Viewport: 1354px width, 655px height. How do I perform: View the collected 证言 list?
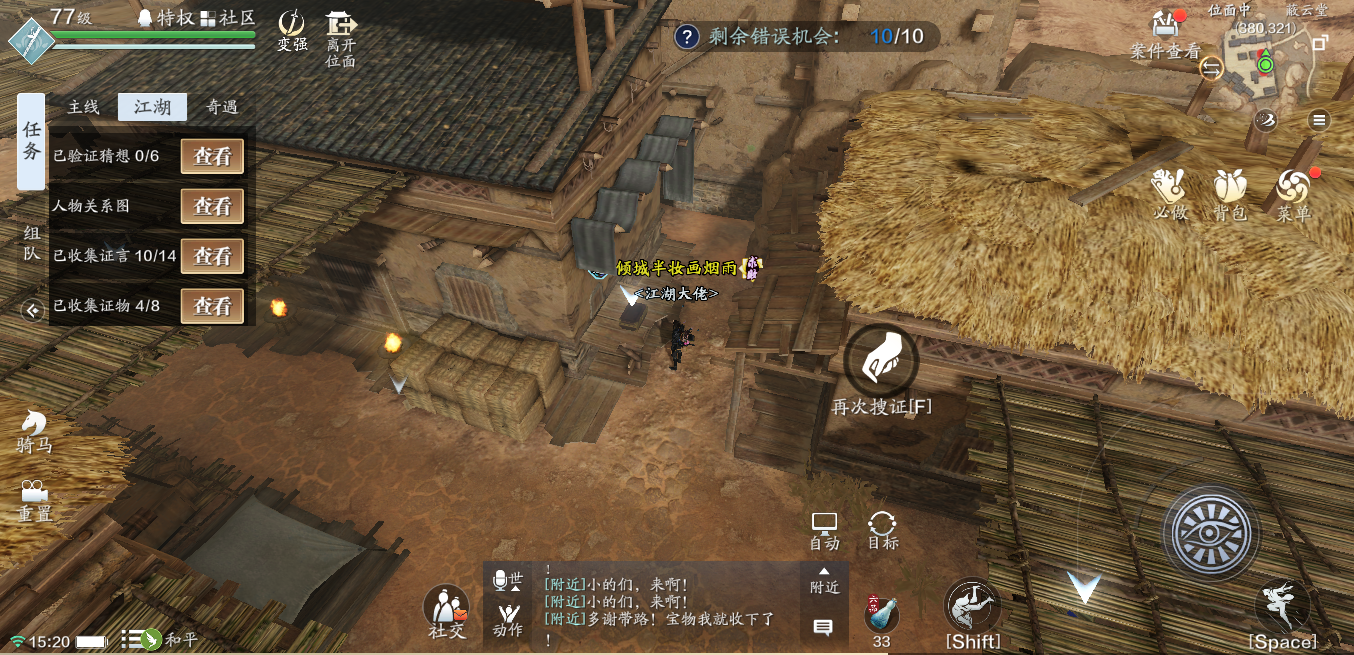tap(212, 256)
